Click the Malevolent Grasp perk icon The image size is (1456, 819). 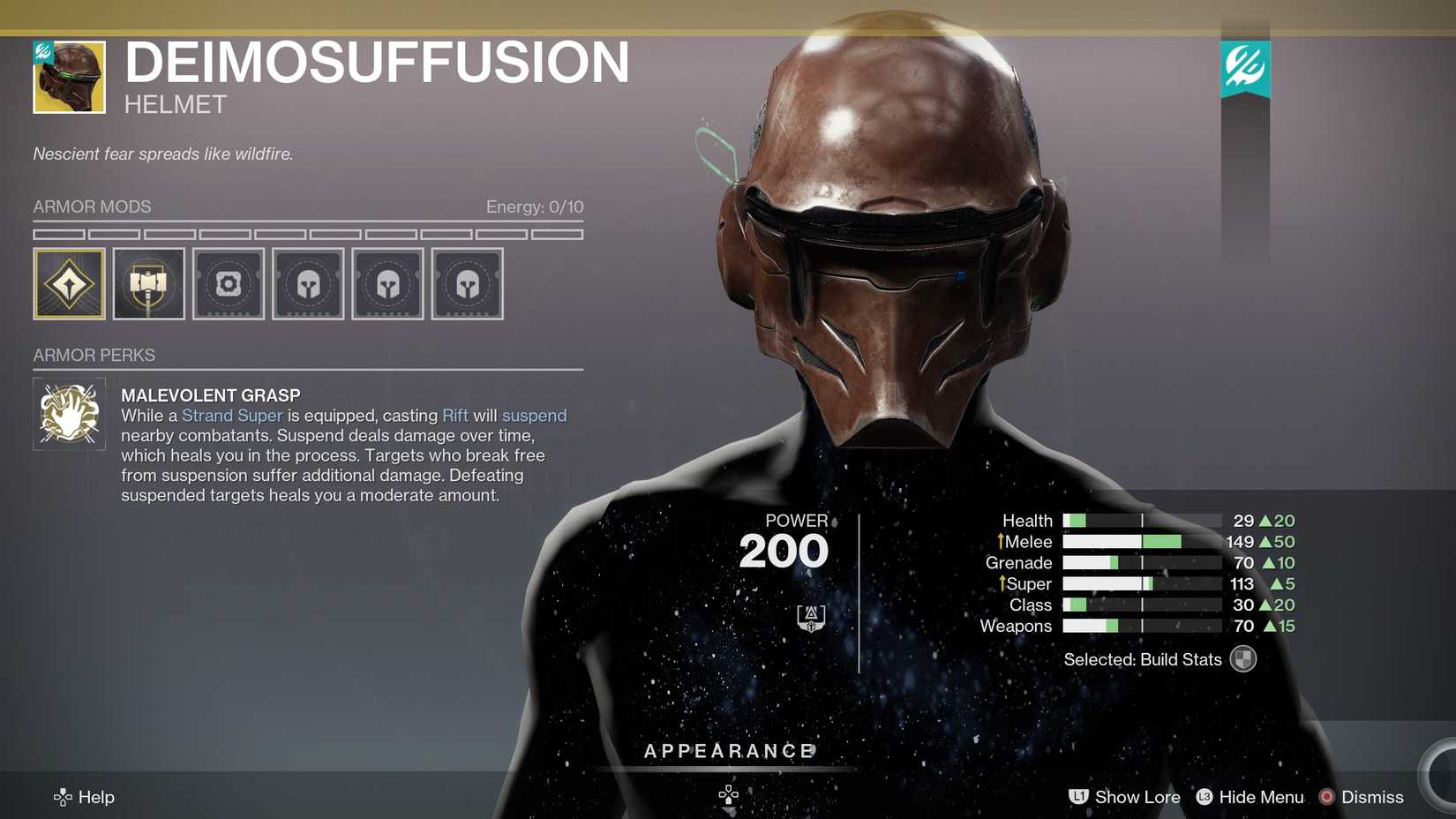tap(69, 412)
